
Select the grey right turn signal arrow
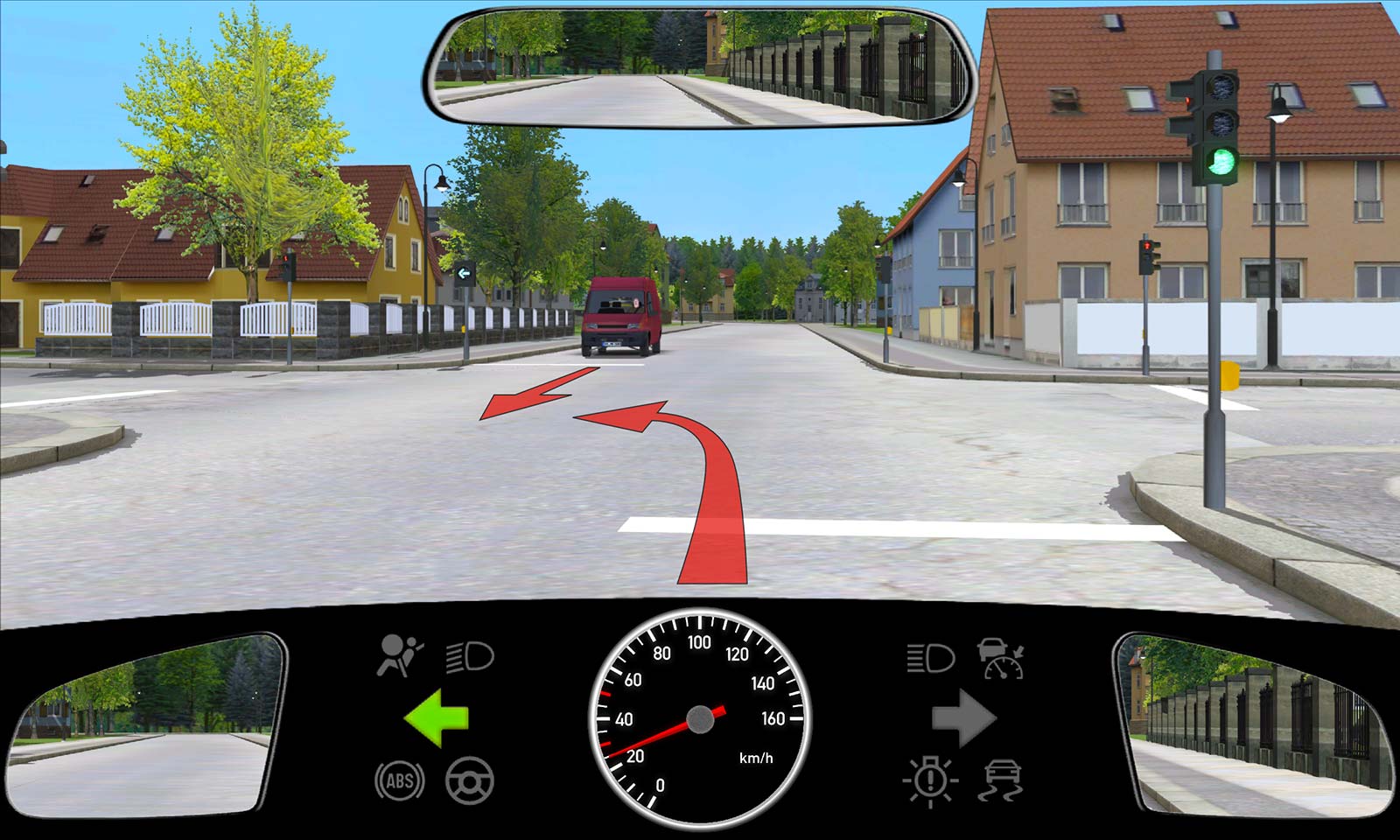click(x=963, y=718)
